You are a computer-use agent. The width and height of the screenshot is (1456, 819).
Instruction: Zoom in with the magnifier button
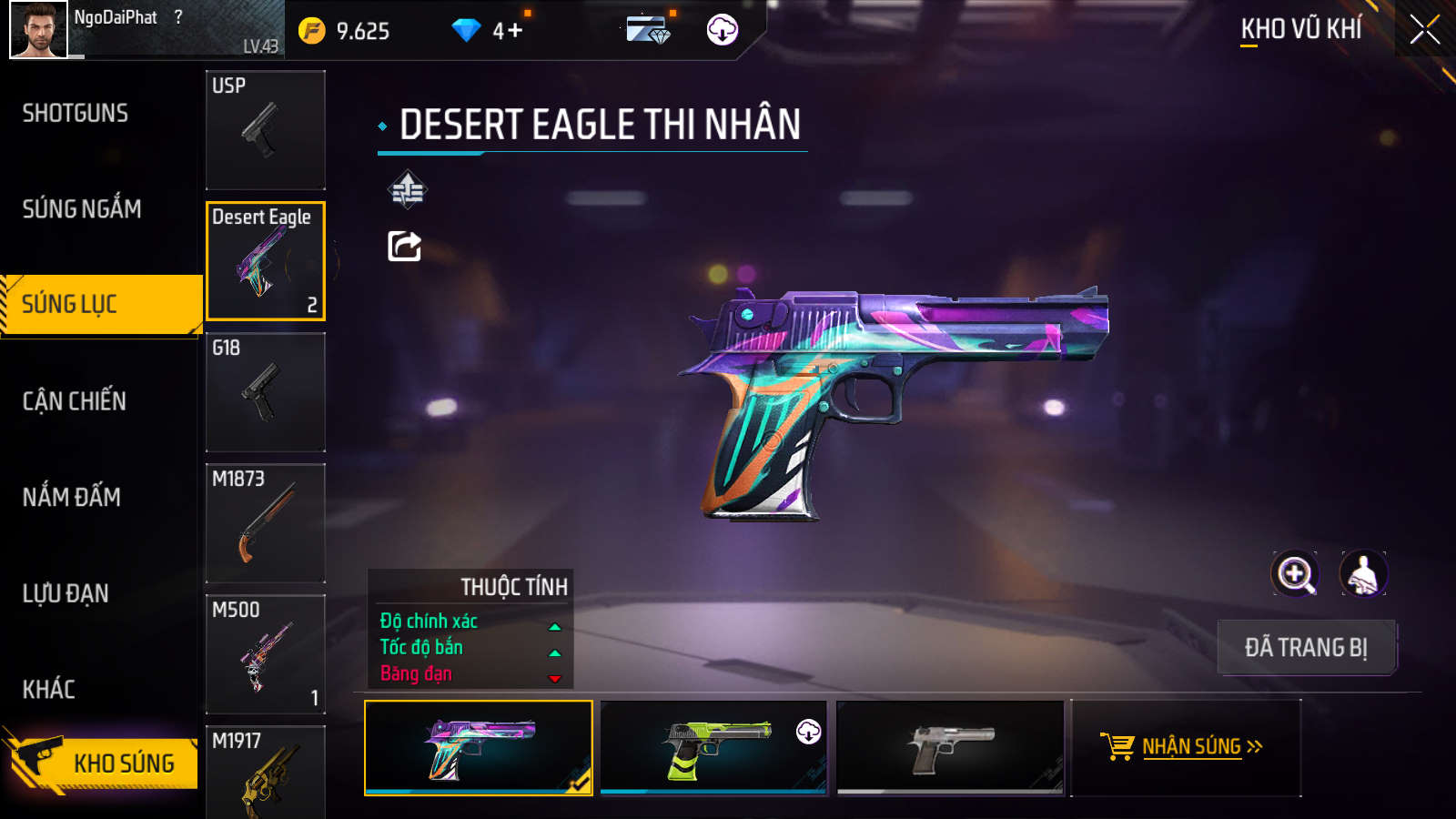tap(1295, 574)
